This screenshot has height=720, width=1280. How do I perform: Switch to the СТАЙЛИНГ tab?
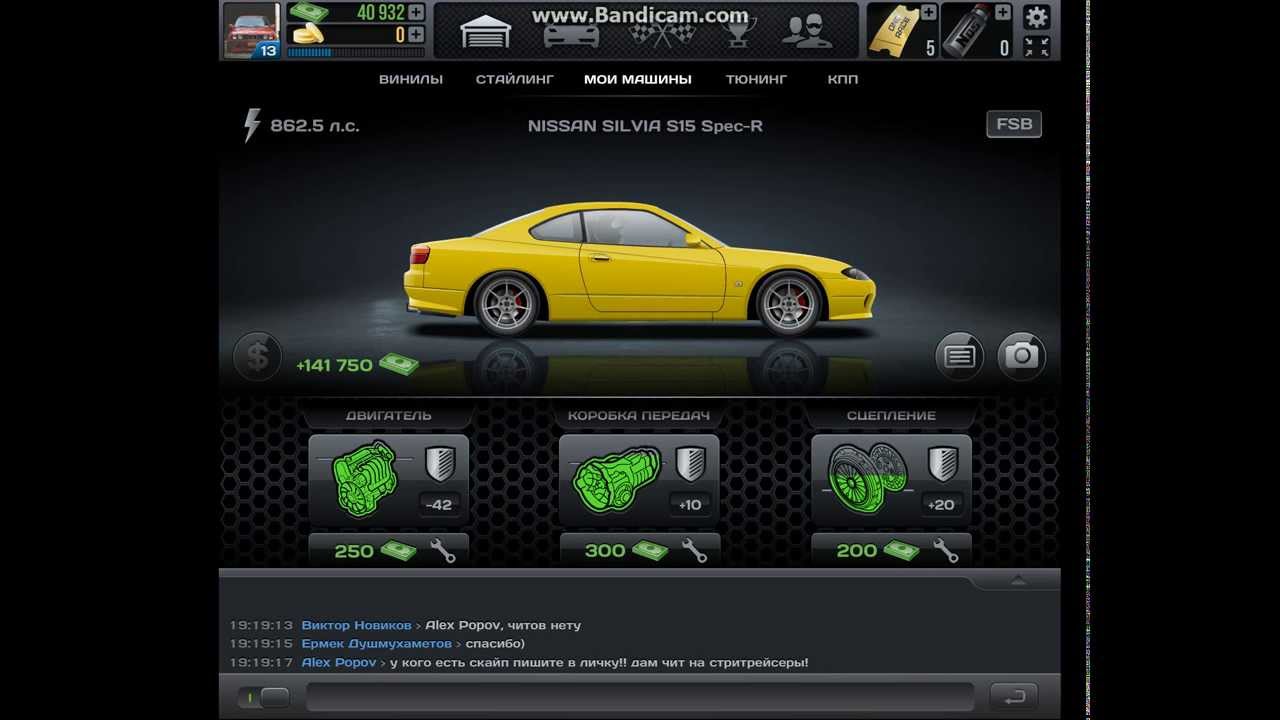tap(514, 79)
